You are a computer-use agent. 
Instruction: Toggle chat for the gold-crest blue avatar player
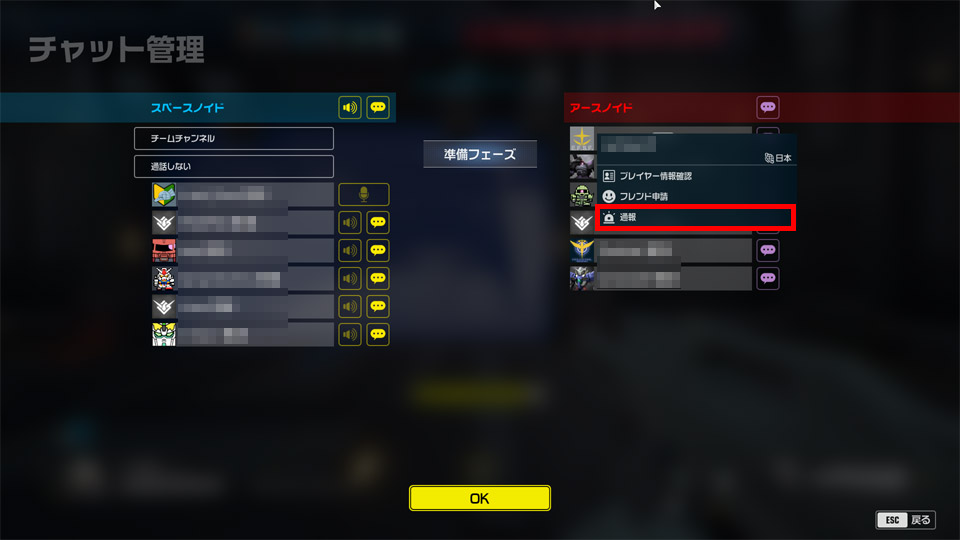coord(768,250)
